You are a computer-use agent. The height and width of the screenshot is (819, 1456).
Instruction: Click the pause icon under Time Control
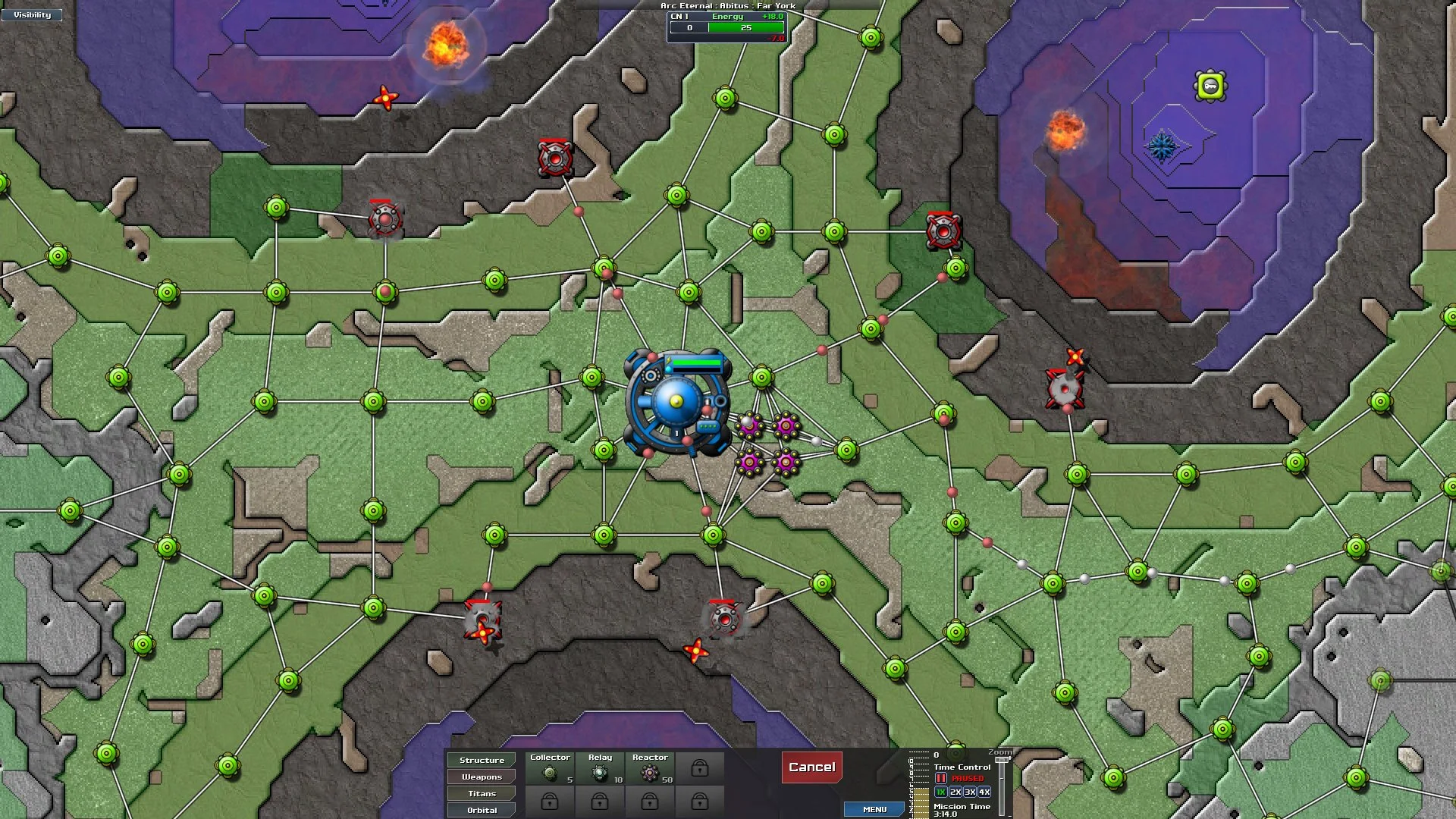[x=940, y=777]
